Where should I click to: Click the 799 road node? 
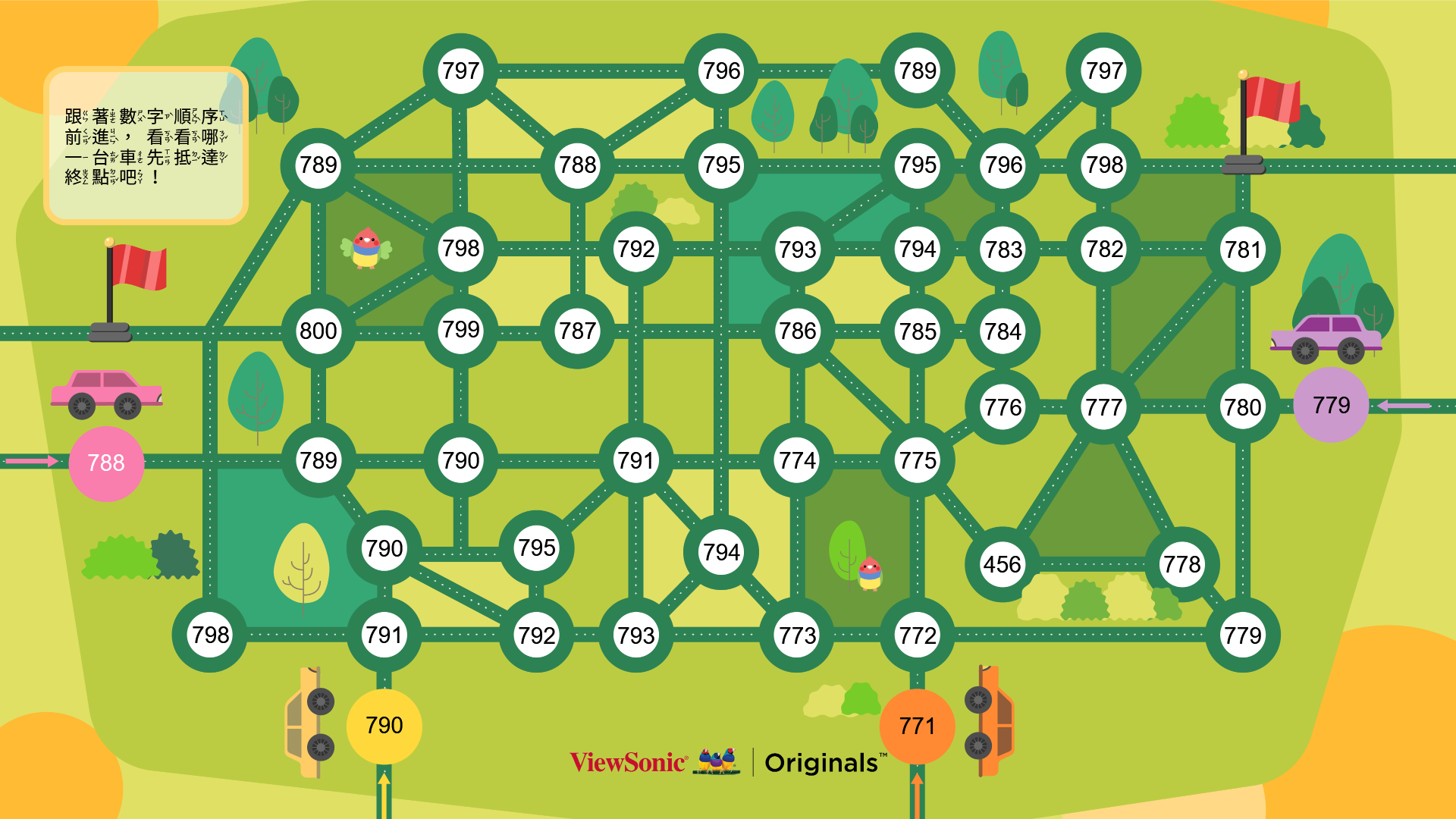461,330
